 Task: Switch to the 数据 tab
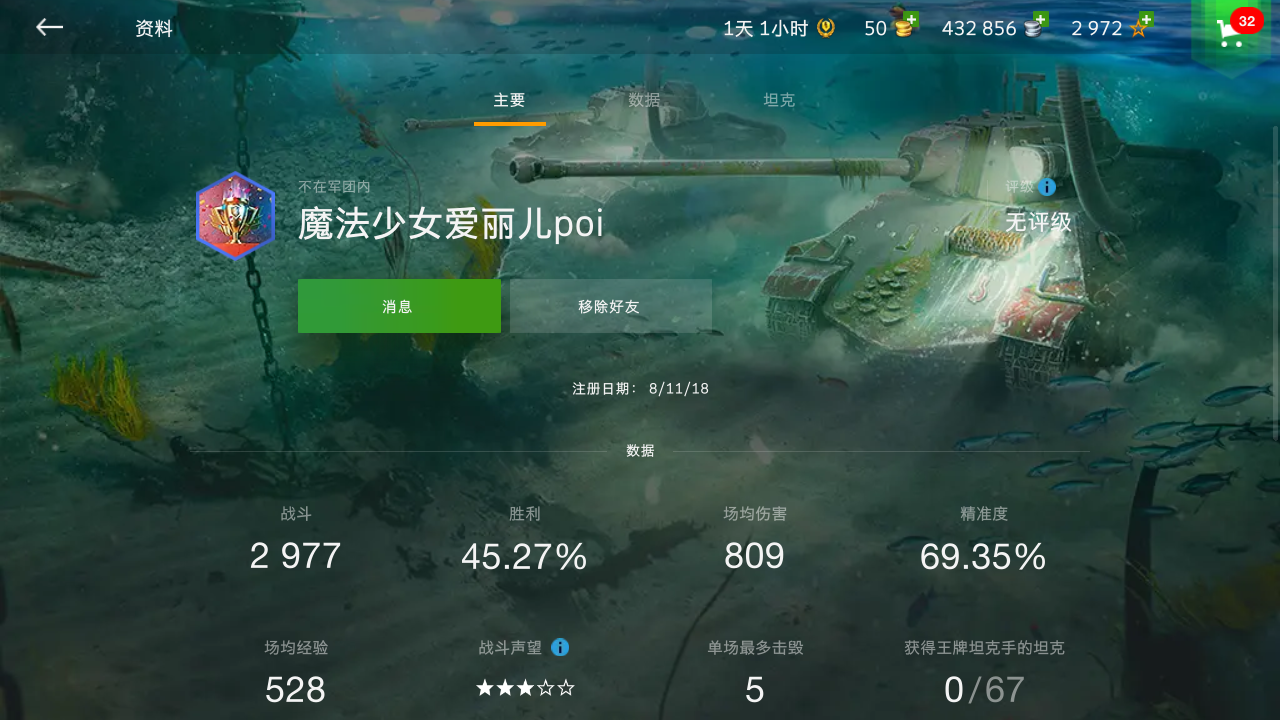[644, 100]
